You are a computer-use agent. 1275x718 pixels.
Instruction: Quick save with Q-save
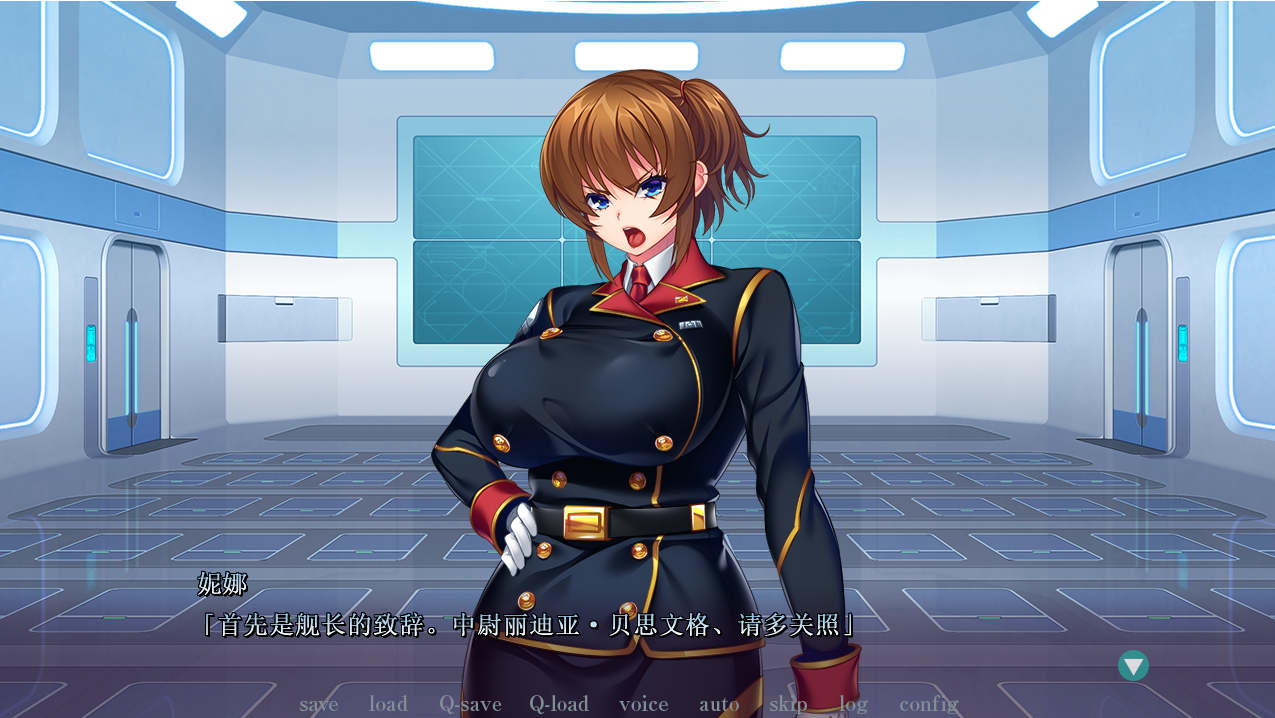[470, 704]
